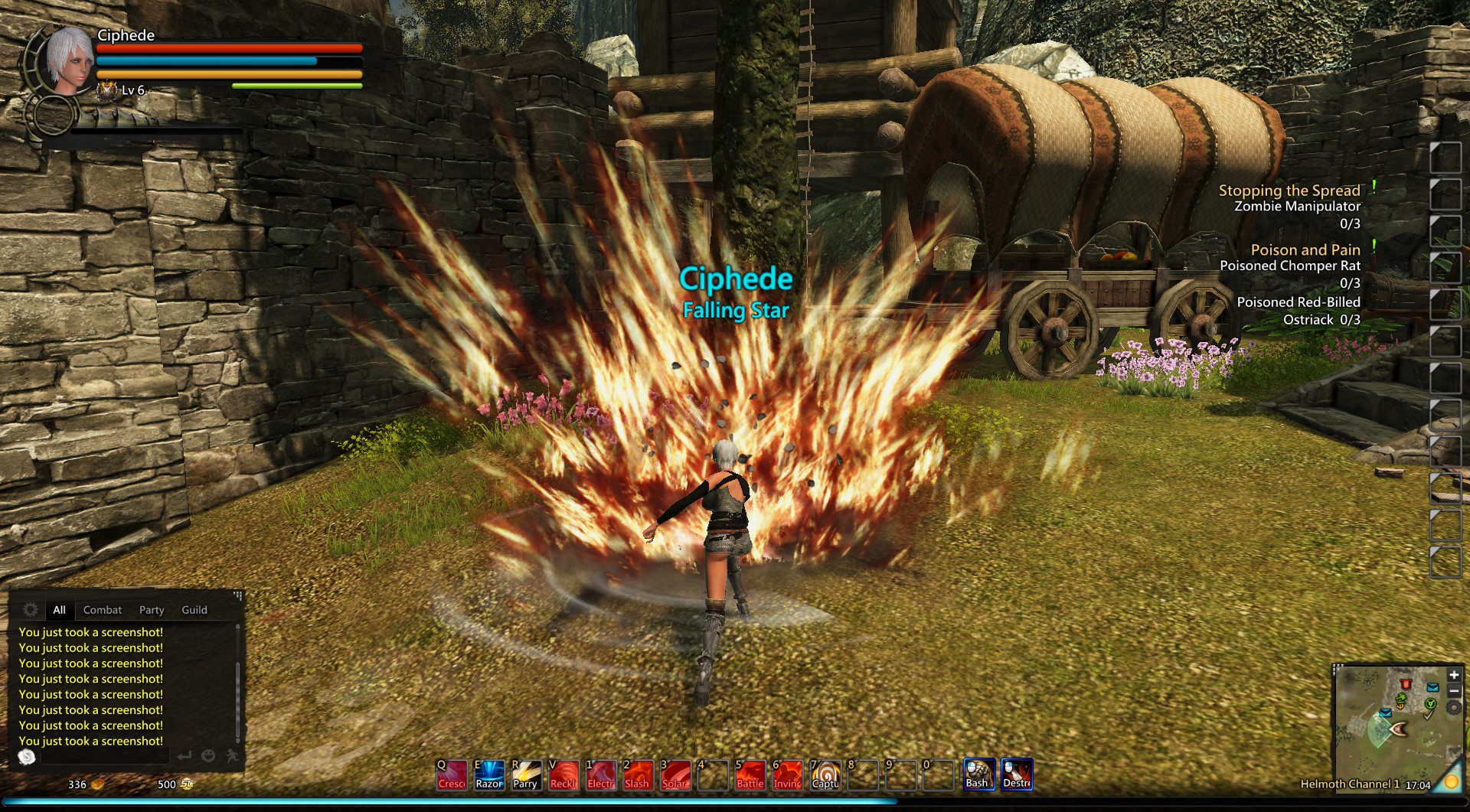Open chat settings gear icon

click(x=31, y=609)
